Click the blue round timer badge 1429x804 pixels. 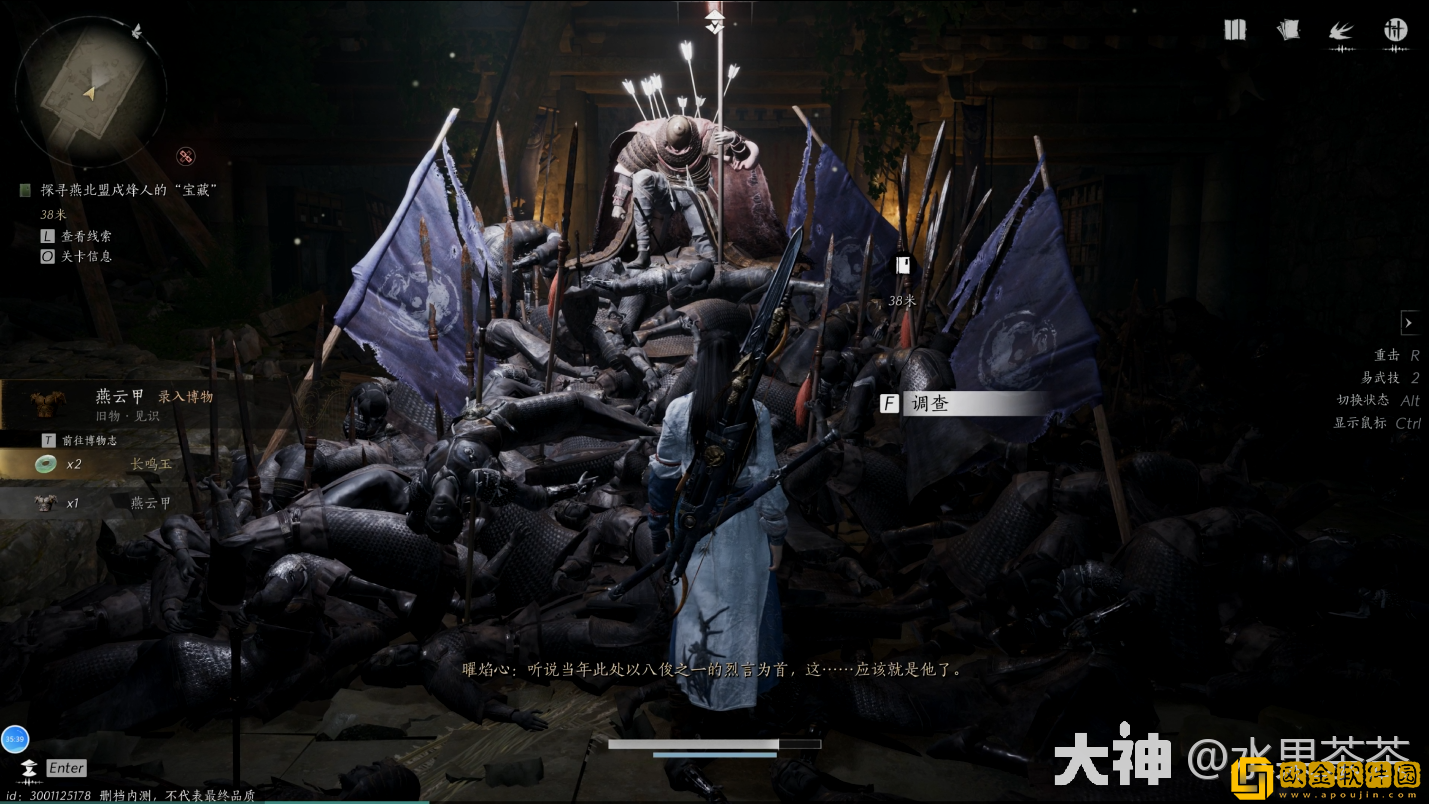(x=15, y=740)
